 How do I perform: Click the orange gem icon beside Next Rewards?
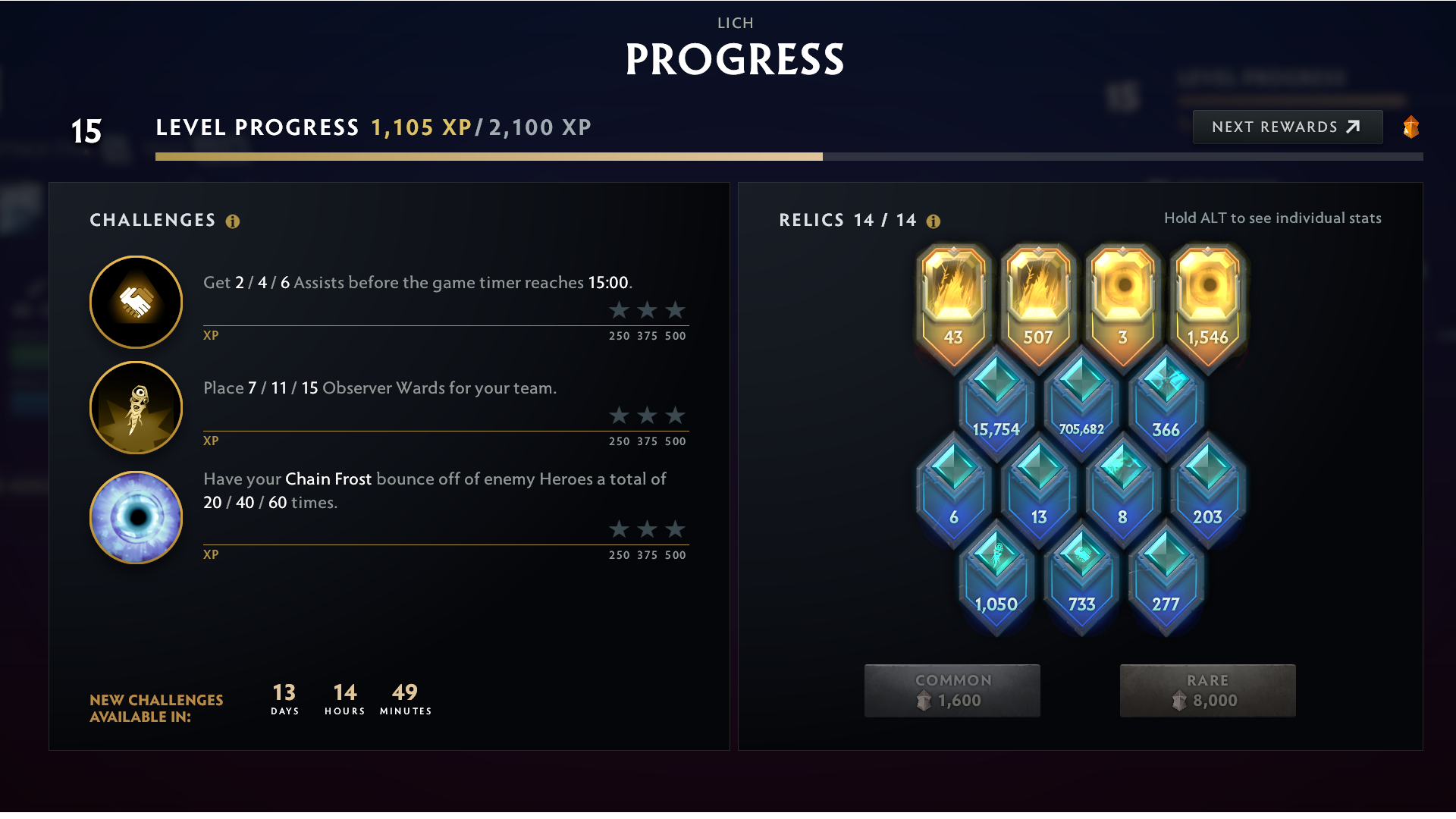click(1410, 127)
